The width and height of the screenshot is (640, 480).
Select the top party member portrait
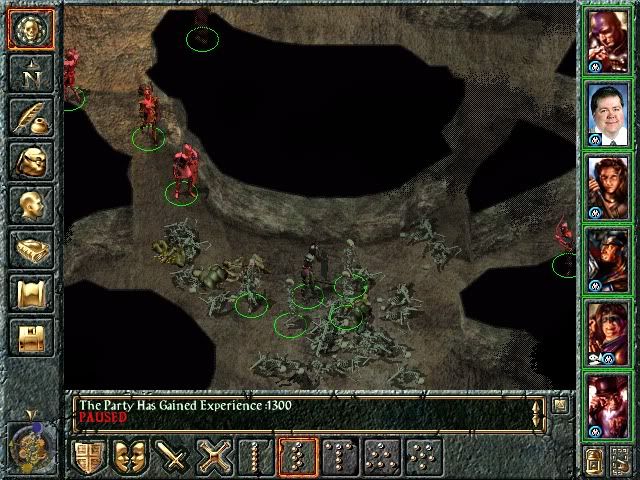point(607,40)
